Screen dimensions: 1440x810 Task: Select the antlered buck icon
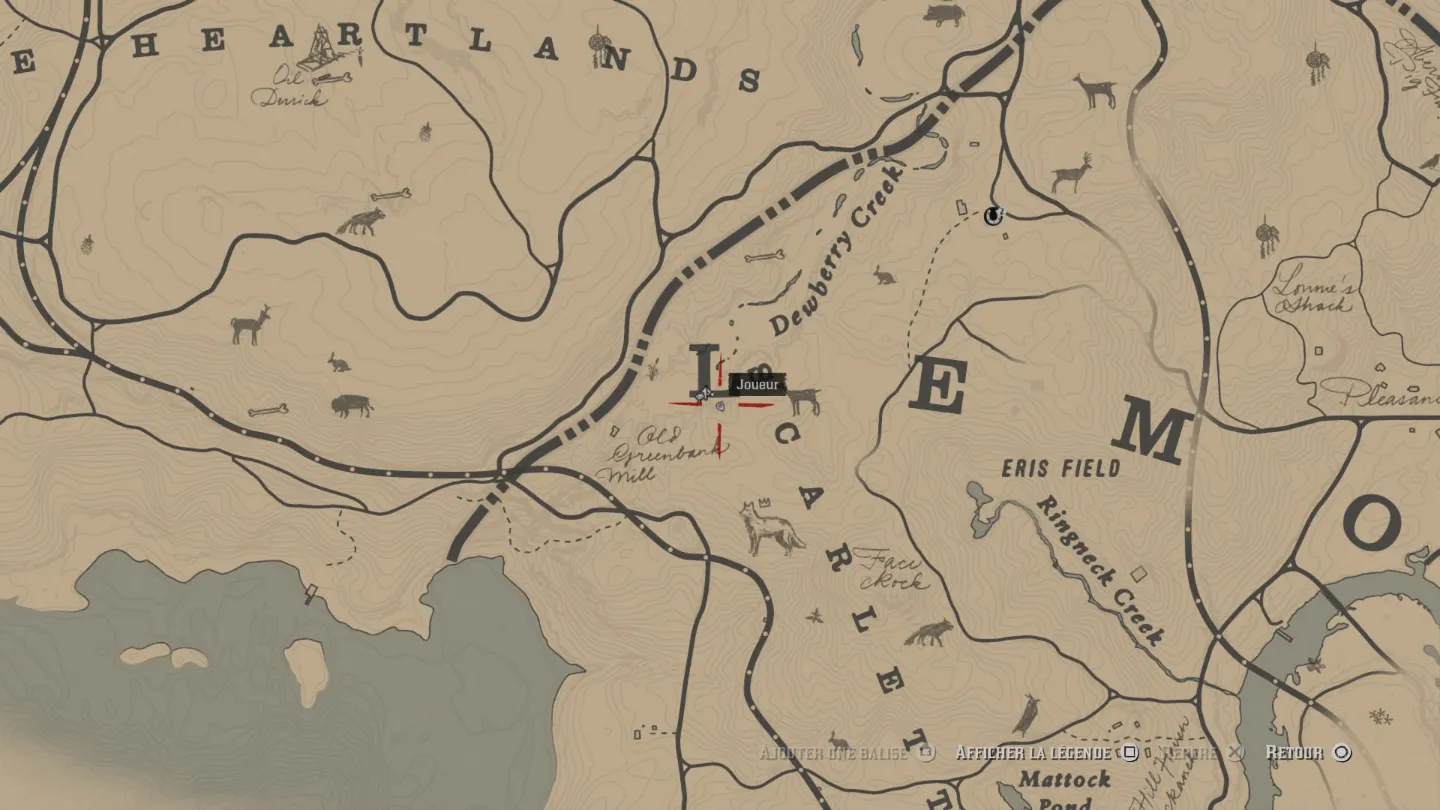tap(1071, 174)
